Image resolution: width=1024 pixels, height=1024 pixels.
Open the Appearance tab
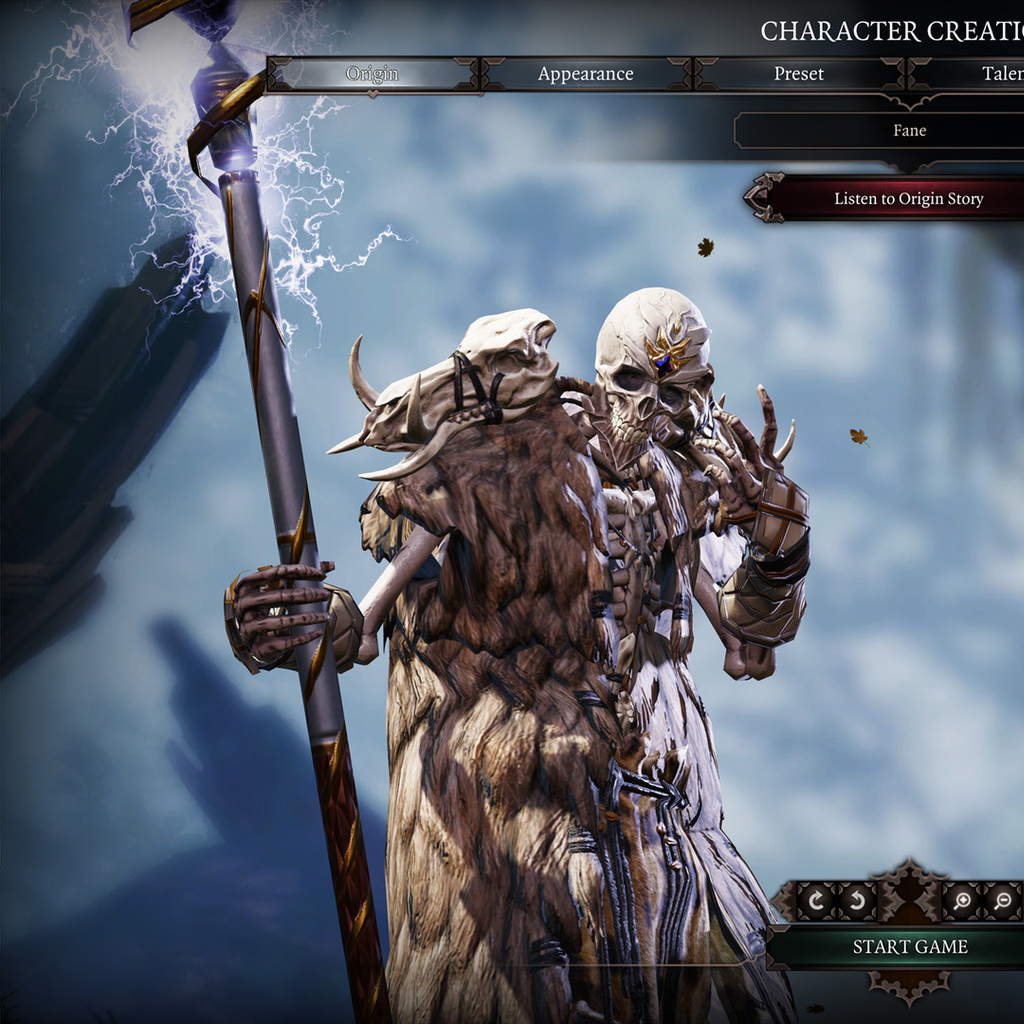585,74
